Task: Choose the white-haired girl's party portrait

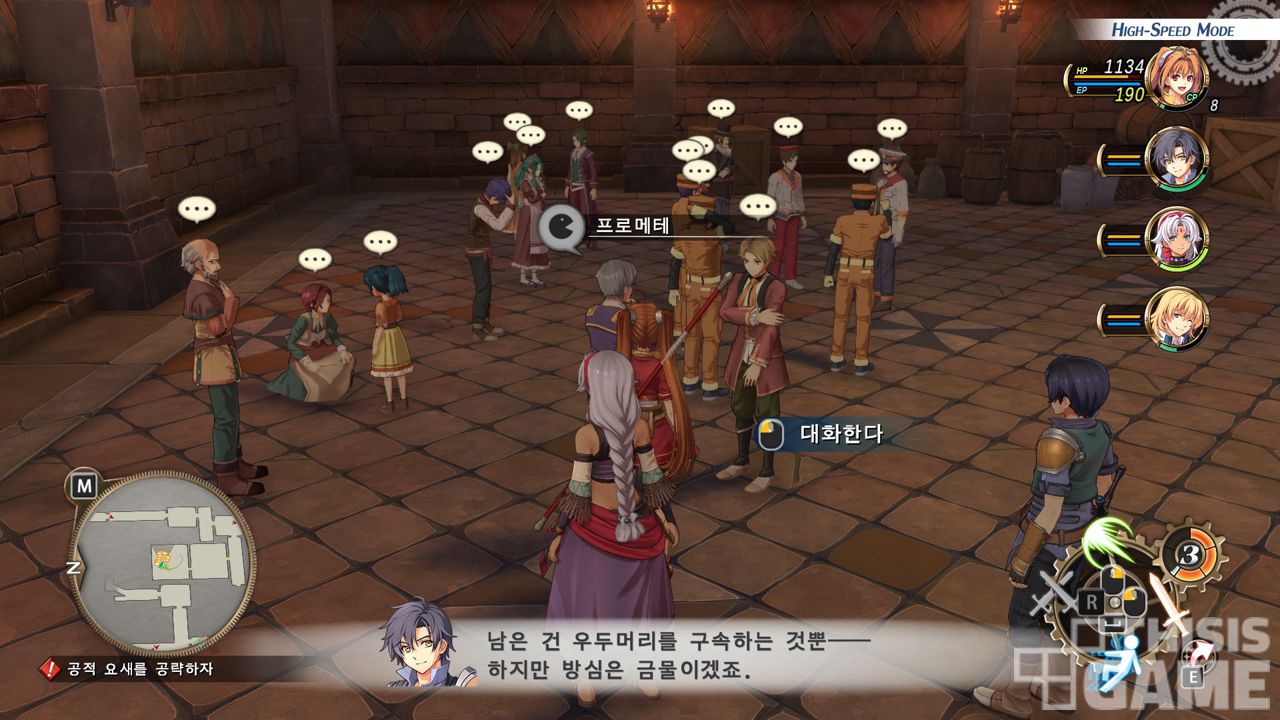Action: click(1177, 238)
